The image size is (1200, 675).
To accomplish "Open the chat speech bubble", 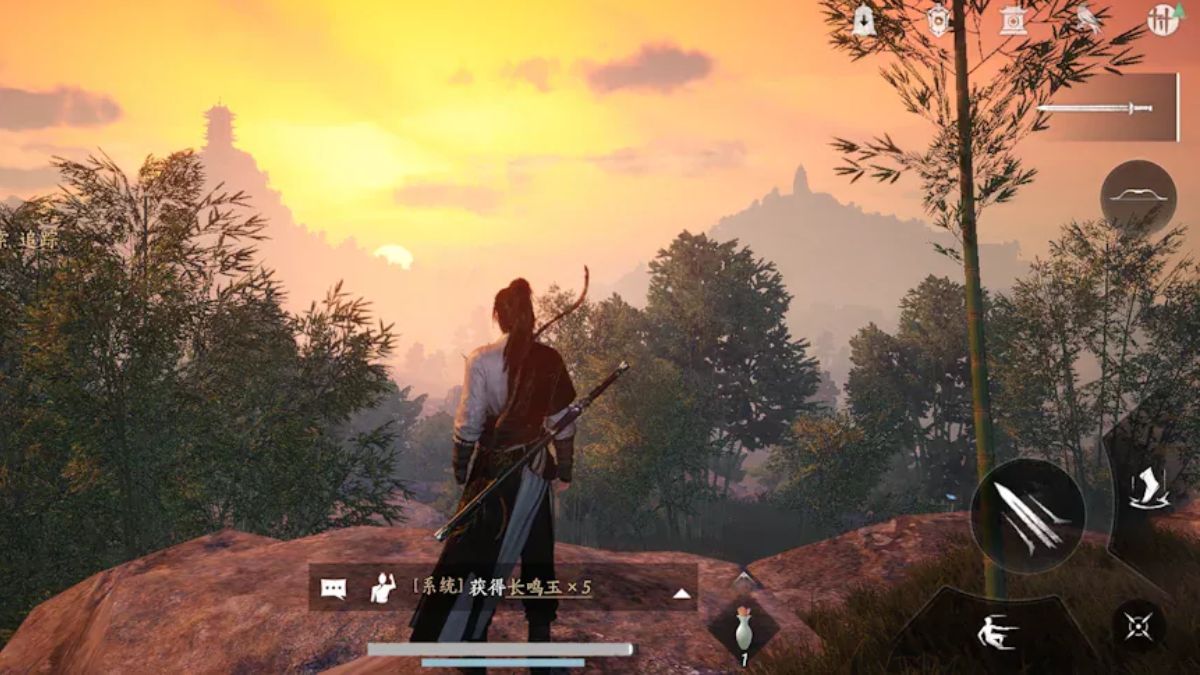I will point(334,588).
